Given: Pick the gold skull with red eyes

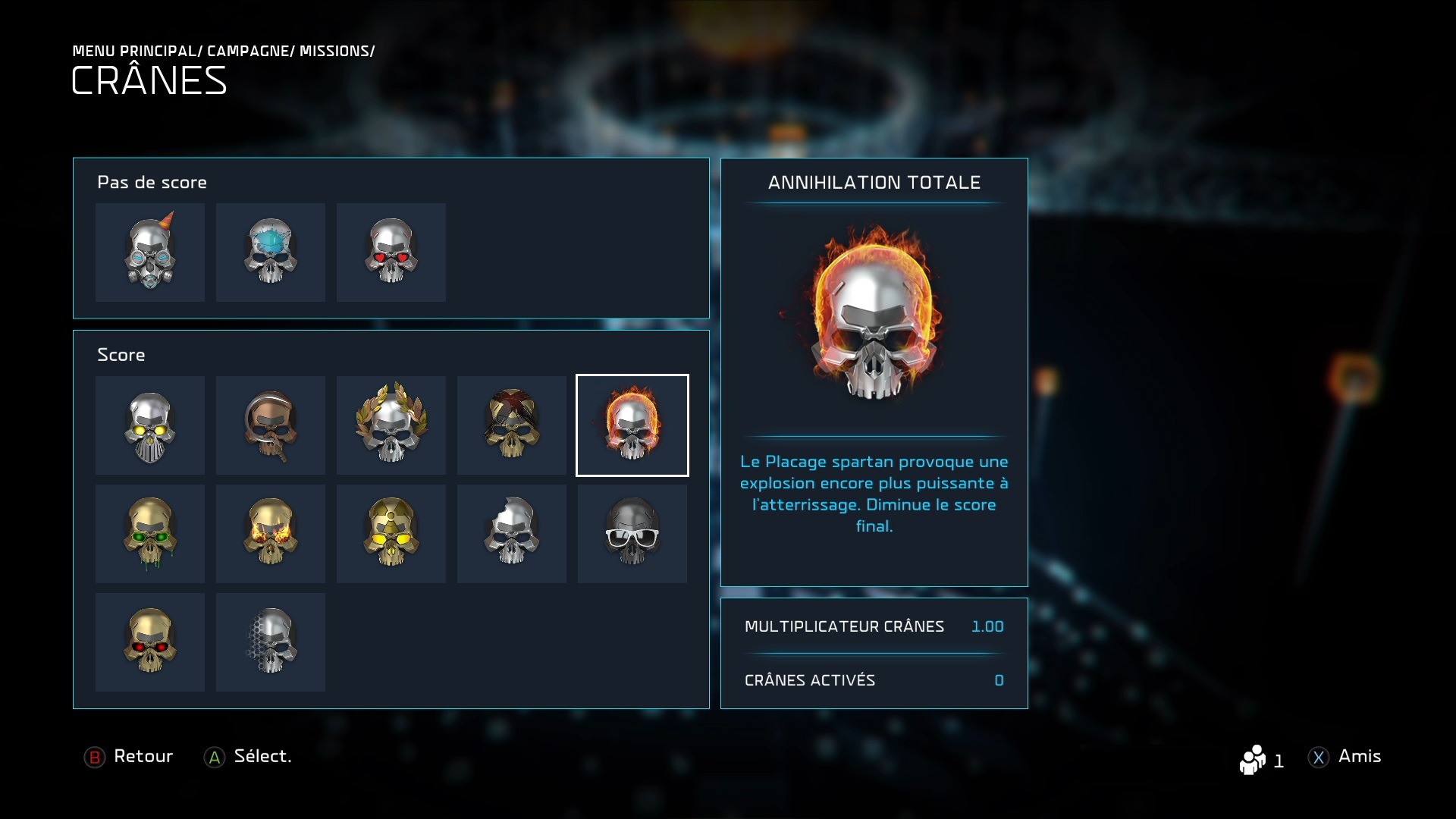Looking at the screenshot, I should pyautogui.click(x=150, y=642).
